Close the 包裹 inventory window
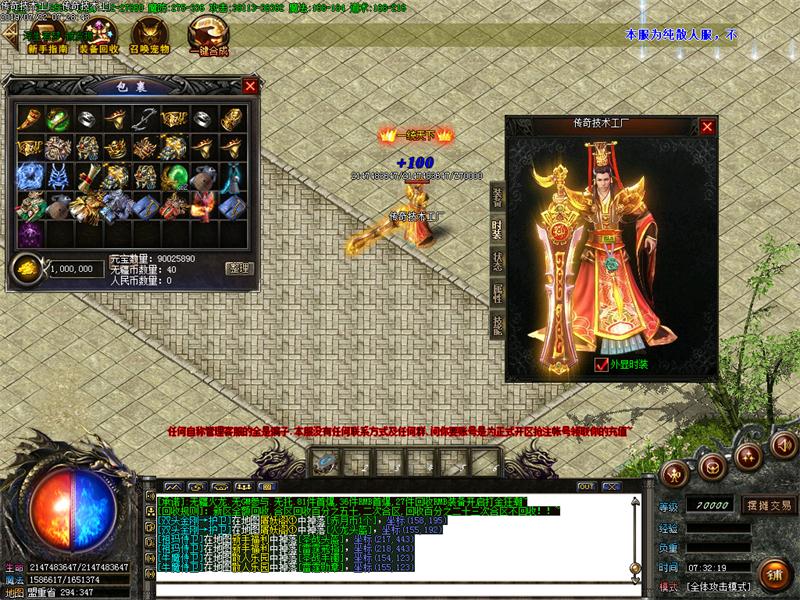Viewport: 800px width, 600px height. tap(250, 86)
